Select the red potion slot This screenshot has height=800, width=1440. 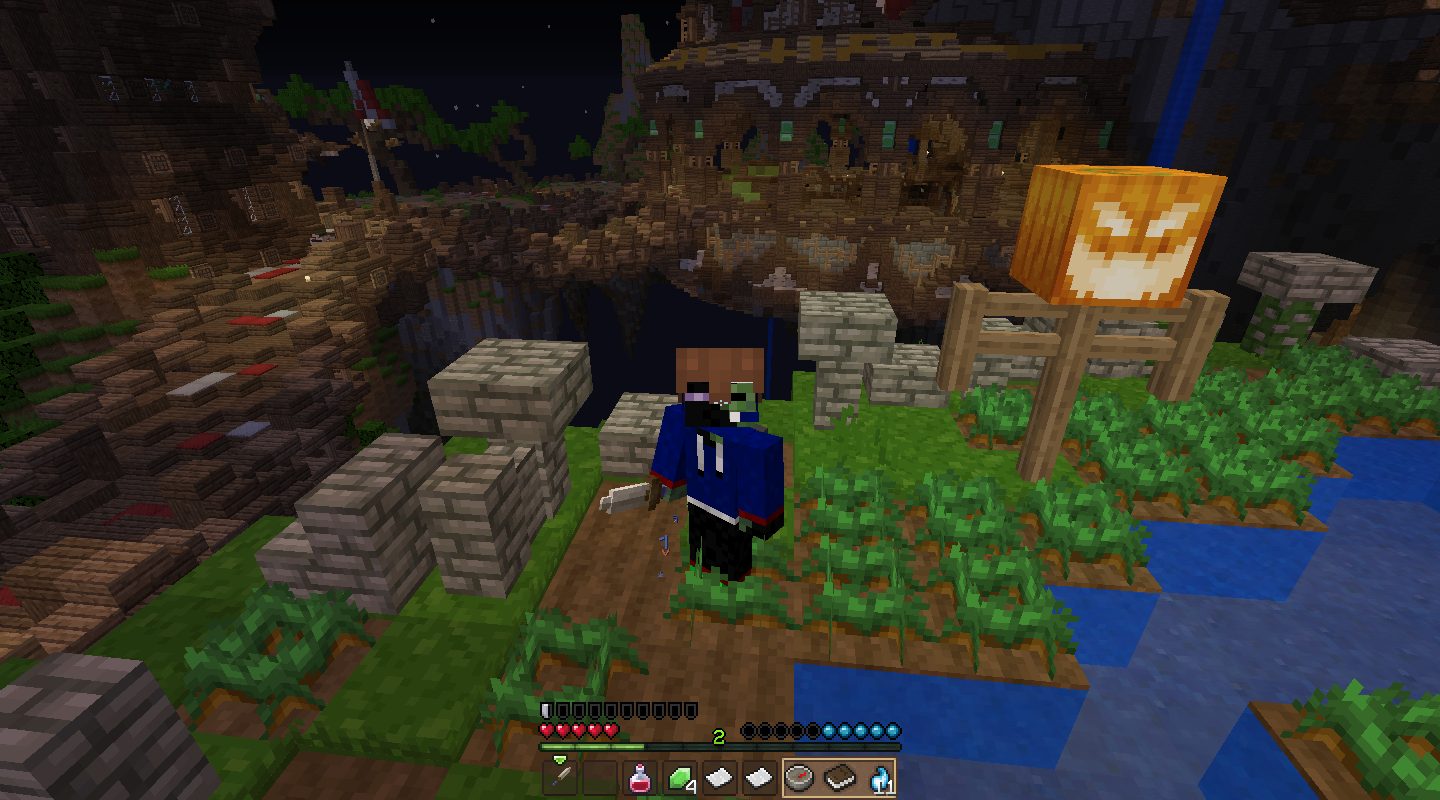640,777
